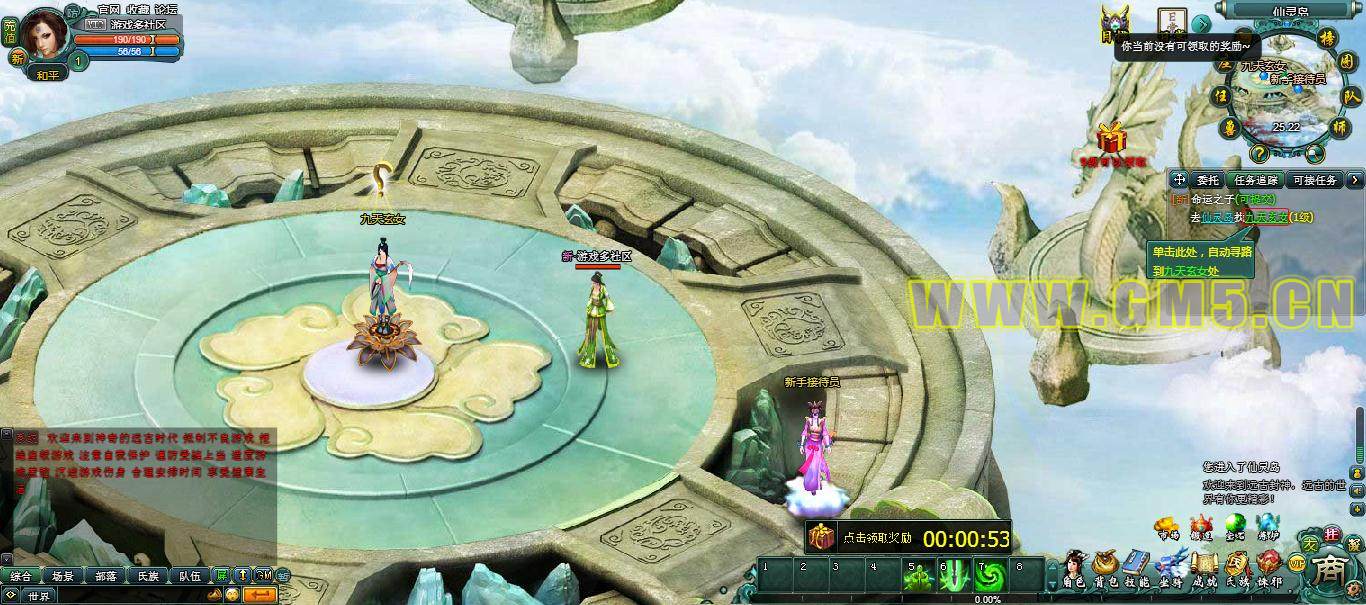The width and height of the screenshot is (1366, 605).
Task: Open the 角色 character panel
Action: [1075, 568]
